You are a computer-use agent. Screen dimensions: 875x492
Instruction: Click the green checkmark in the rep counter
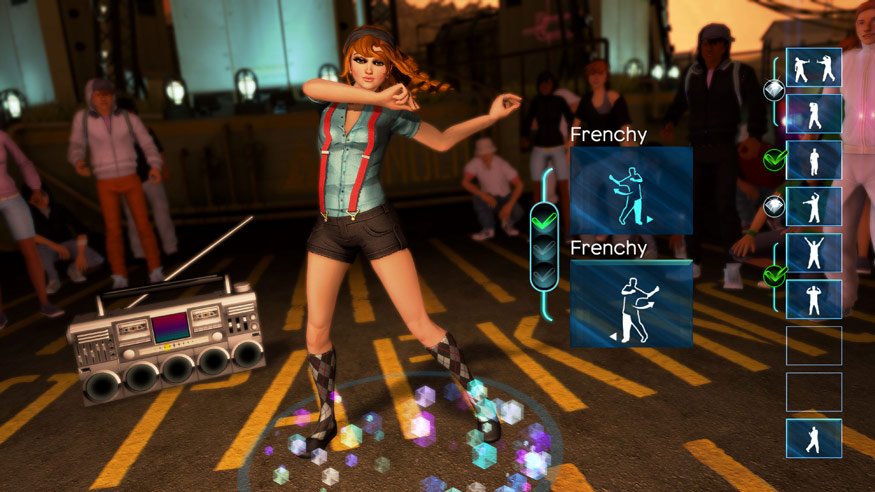[x=545, y=216]
